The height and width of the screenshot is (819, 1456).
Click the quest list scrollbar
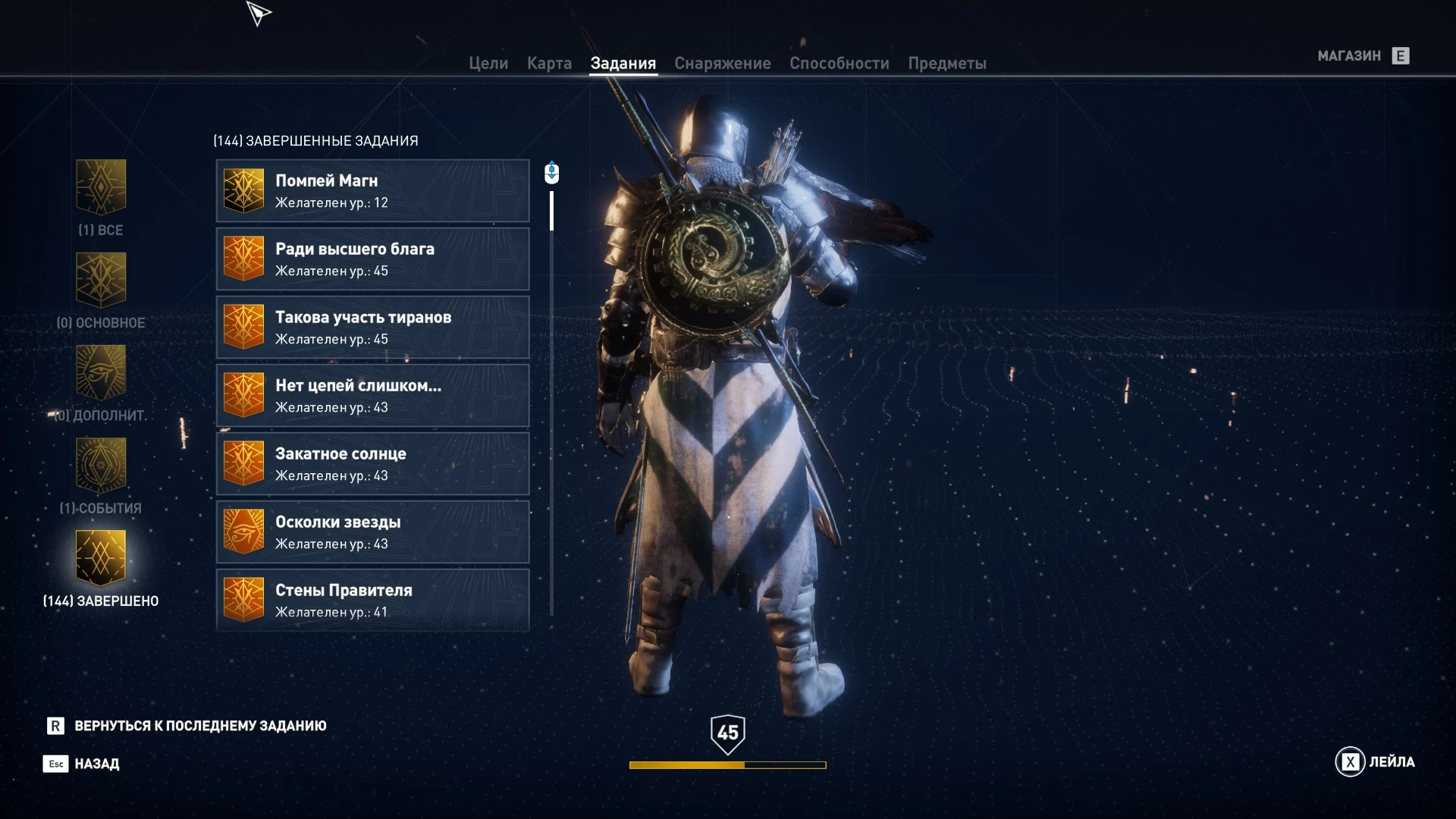[x=551, y=212]
